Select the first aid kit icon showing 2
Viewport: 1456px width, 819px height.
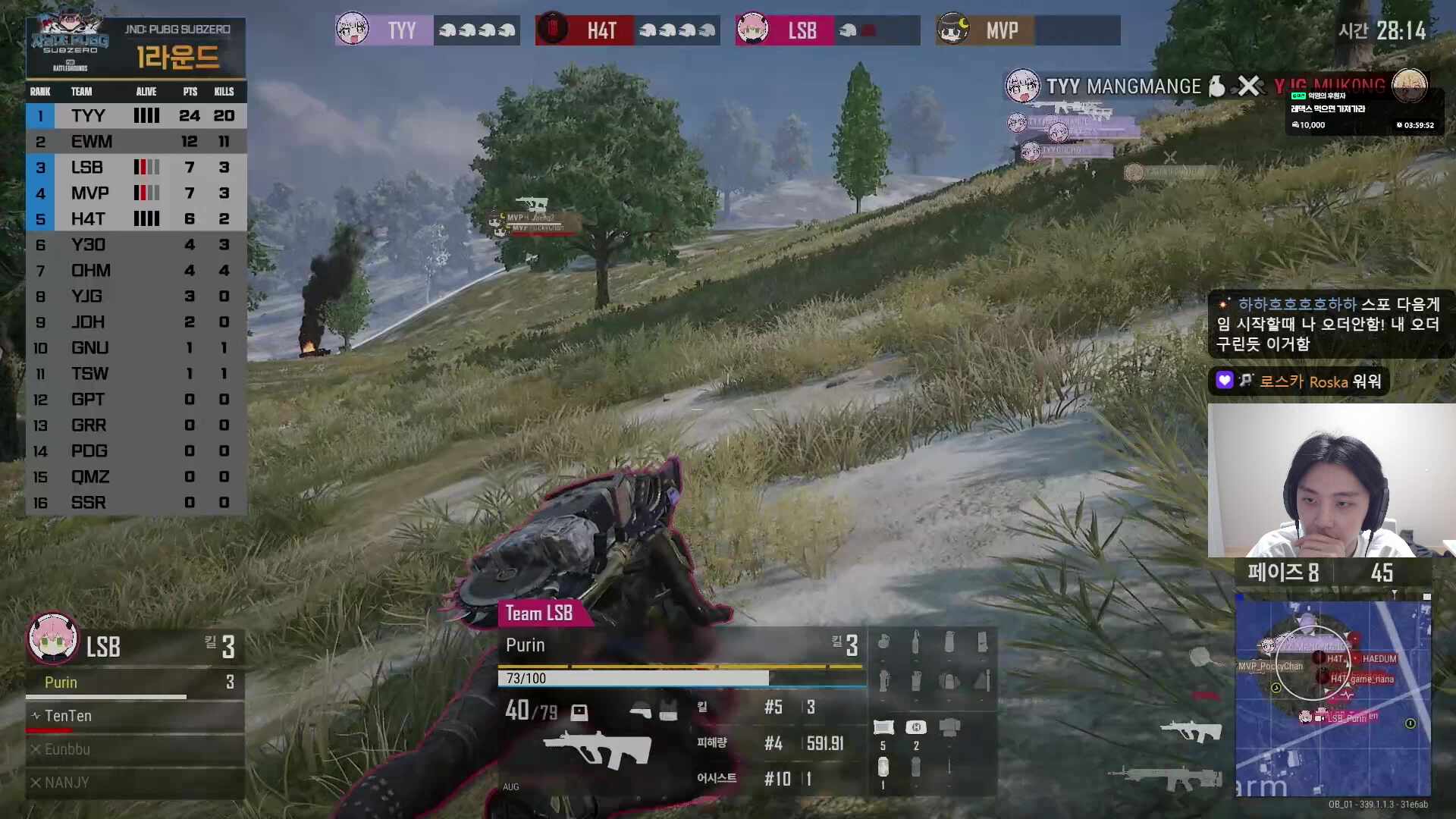915,728
